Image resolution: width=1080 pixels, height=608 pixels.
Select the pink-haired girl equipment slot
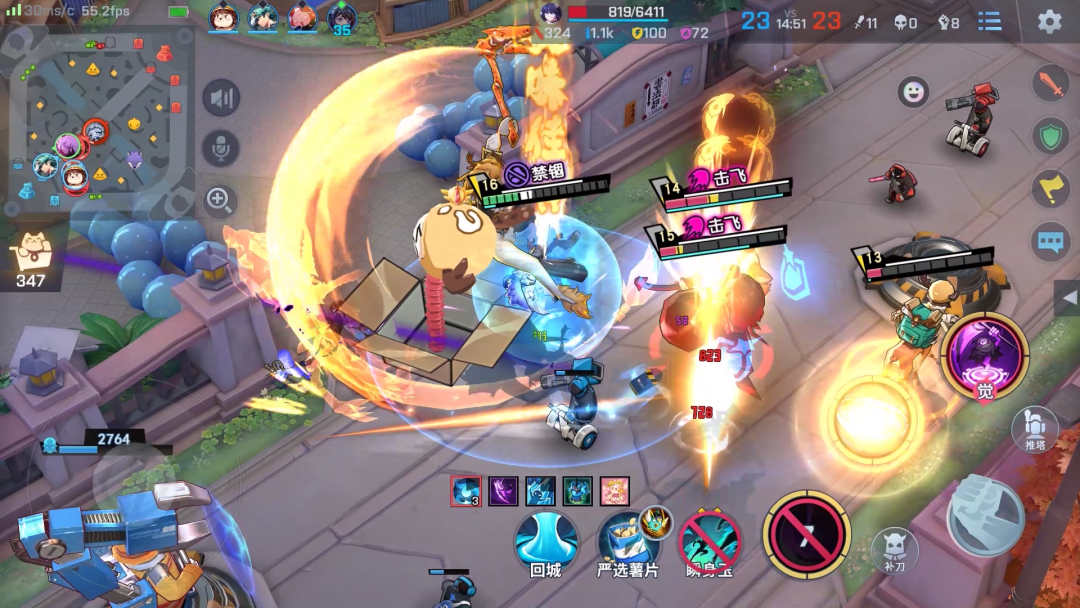(x=614, y=491)
